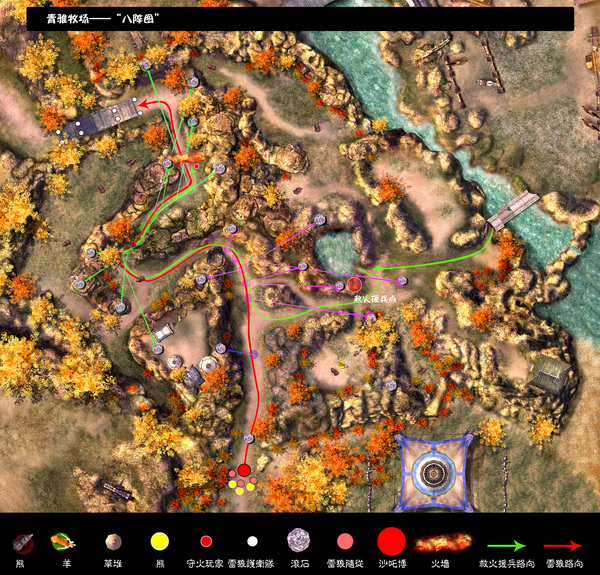This screenshot has width=600, height=575.
Task: Select the rolling stone (滾石) legend icon
Action: click(298, 540)
